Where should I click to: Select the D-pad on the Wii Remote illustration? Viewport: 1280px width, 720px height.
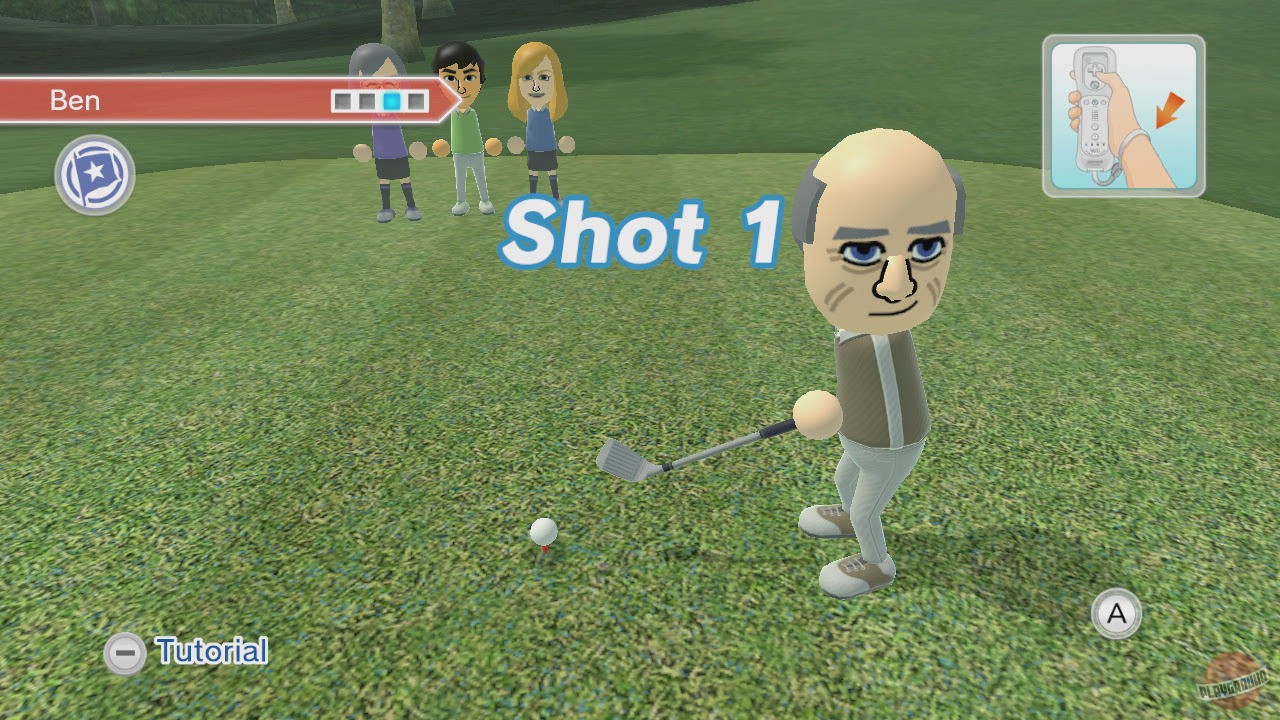pos(1095,68)
